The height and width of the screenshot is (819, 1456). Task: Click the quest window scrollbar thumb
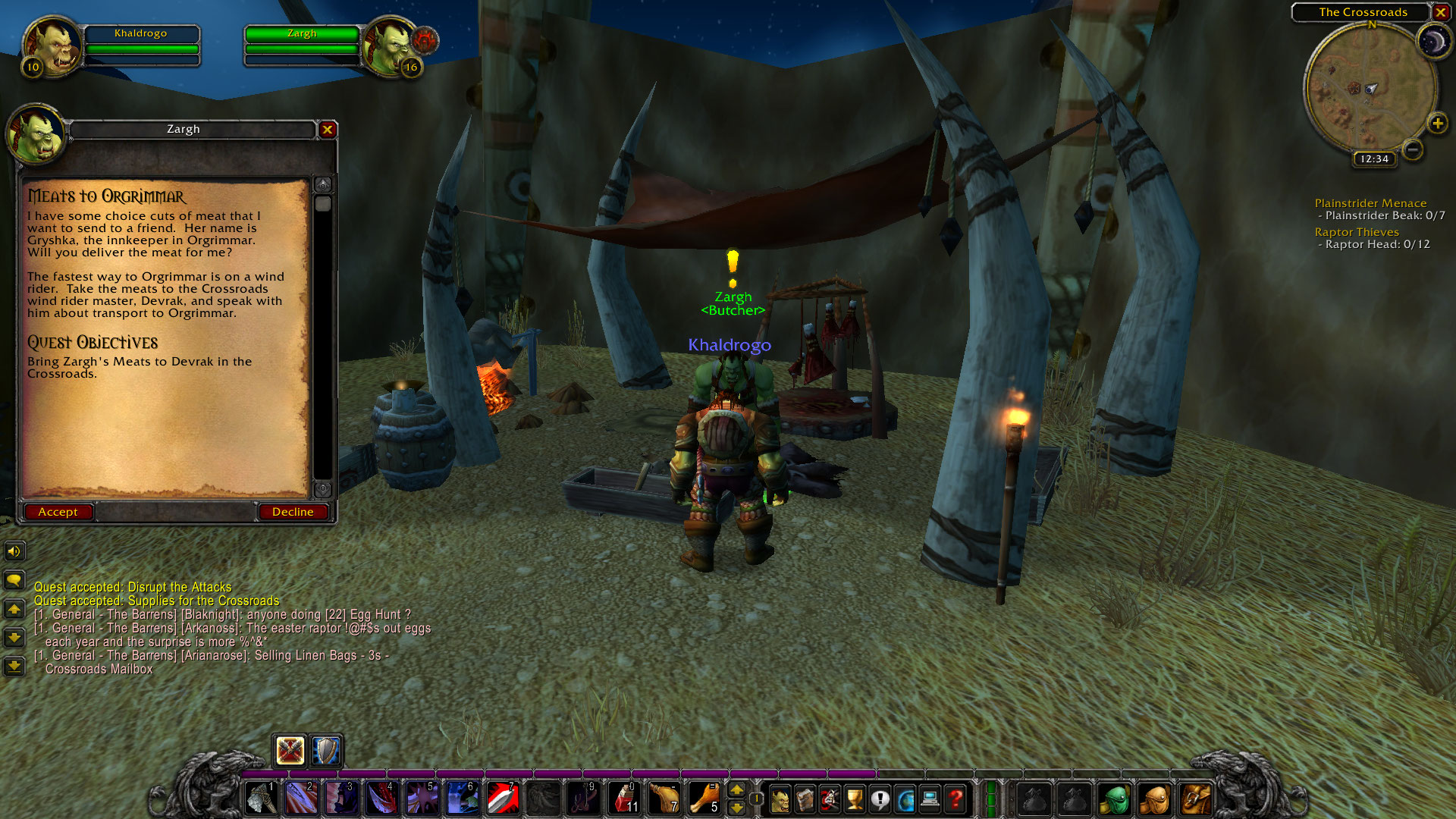(325, 203)
